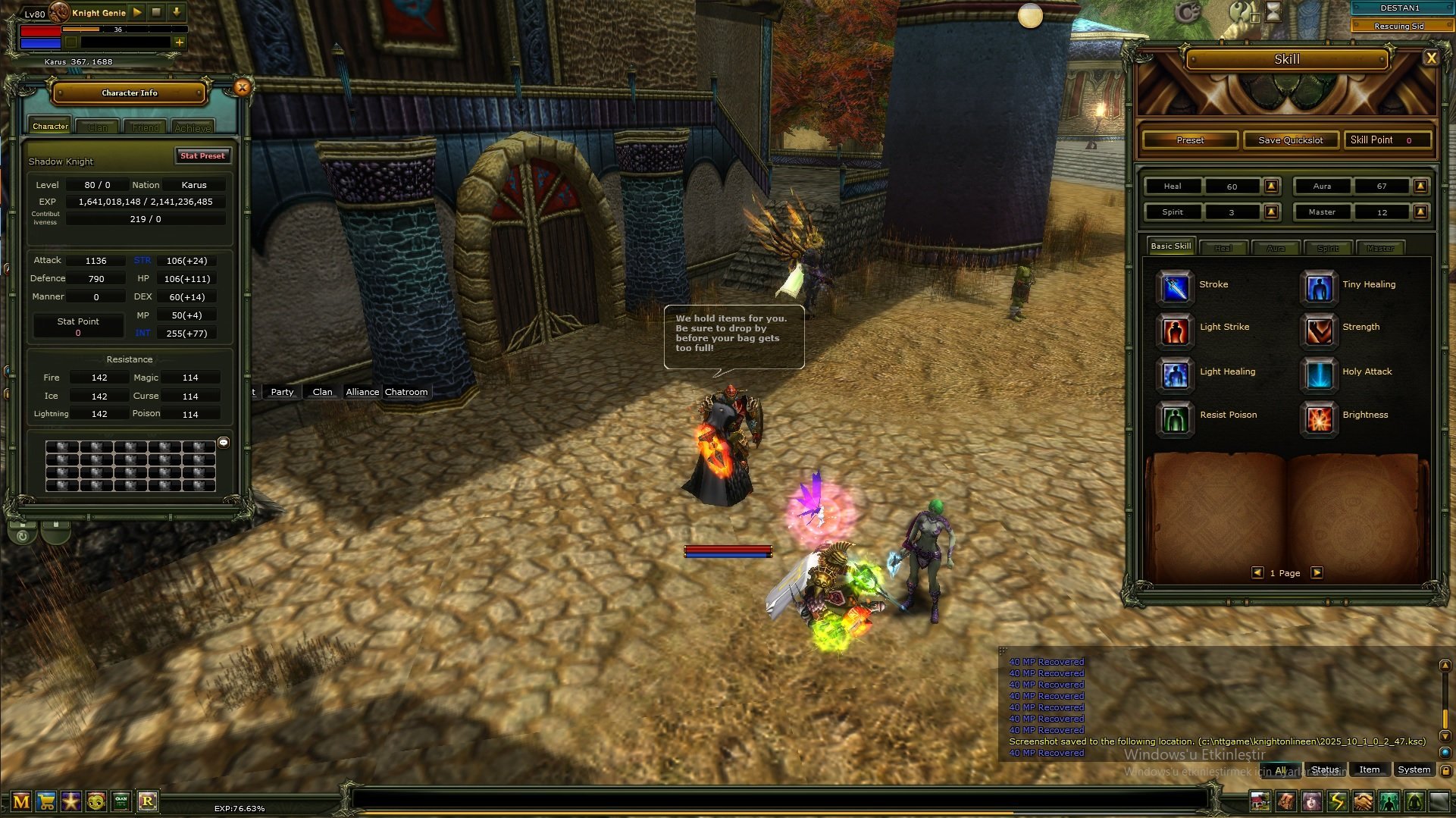Select the Stroke skill icon
The width and height of the screenshot is (1456, 818).
[x=1175, y=287]
